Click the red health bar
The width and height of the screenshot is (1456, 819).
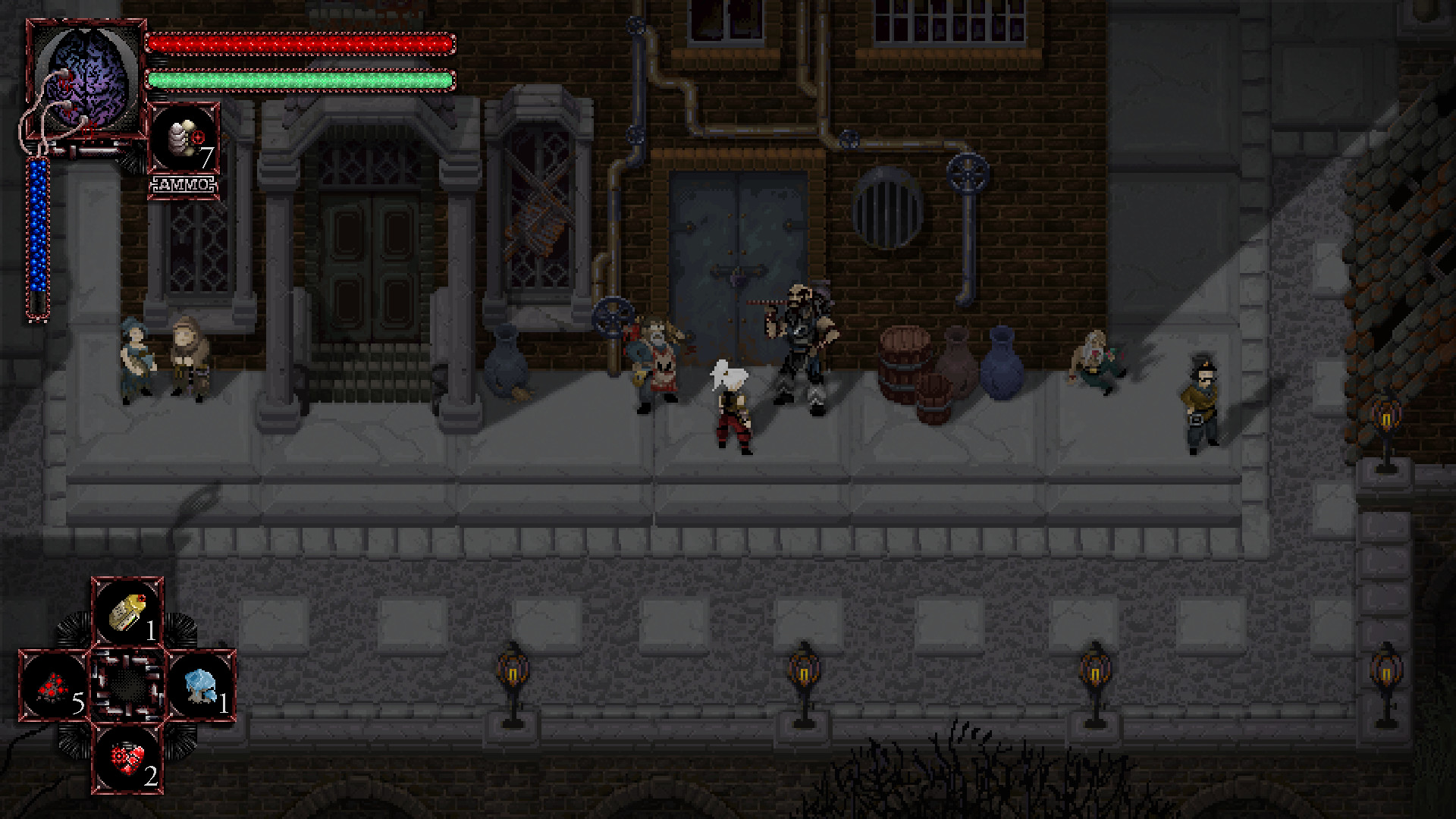[x=303, y=42]
